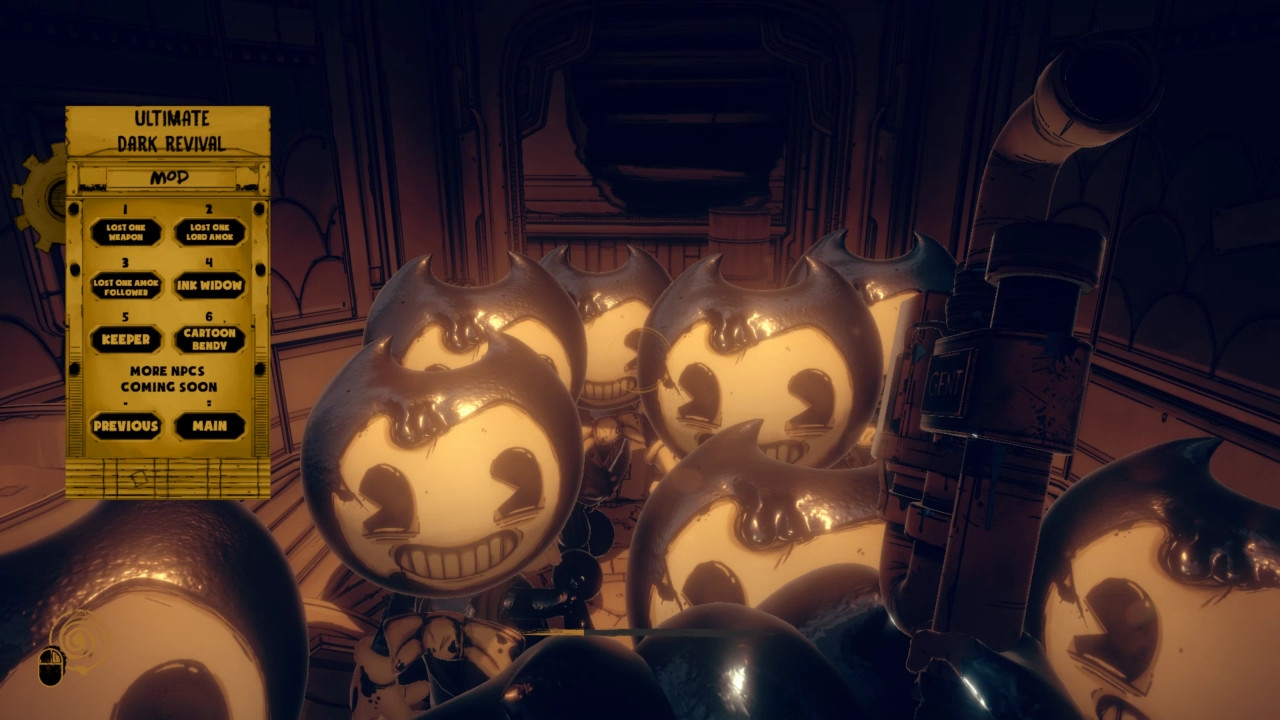The width and height of the screenshot is (1280, 720).
Task: Select the Keeper NPC option
Action: [124, 341]
